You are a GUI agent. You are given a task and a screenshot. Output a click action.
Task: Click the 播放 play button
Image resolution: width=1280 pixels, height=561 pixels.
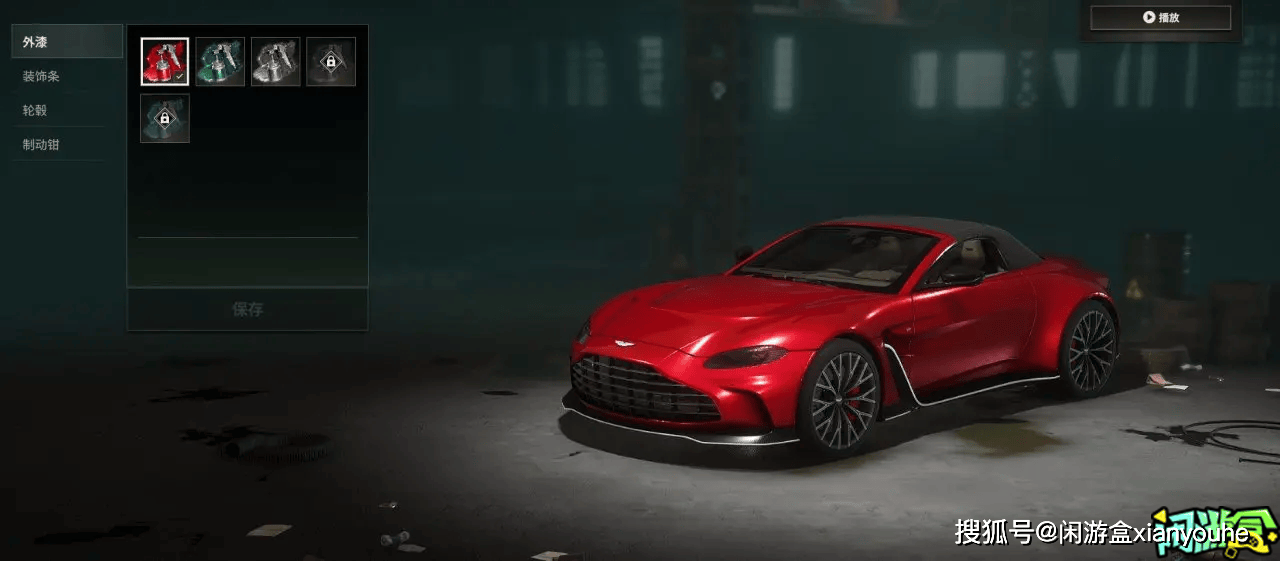tap(1160, 18)
